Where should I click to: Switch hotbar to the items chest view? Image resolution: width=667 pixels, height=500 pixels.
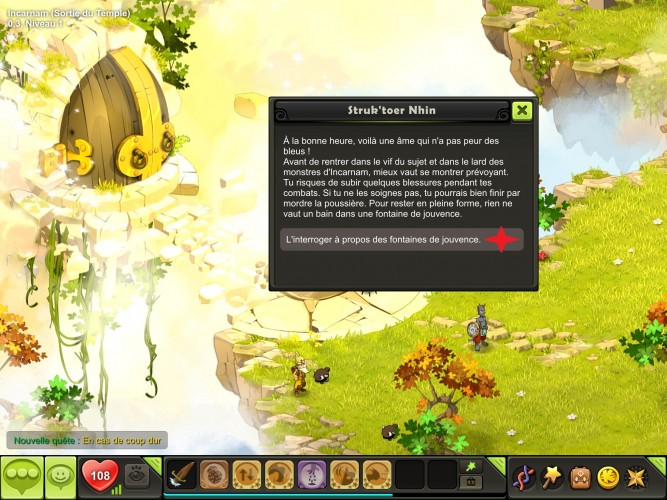[469, 483]
